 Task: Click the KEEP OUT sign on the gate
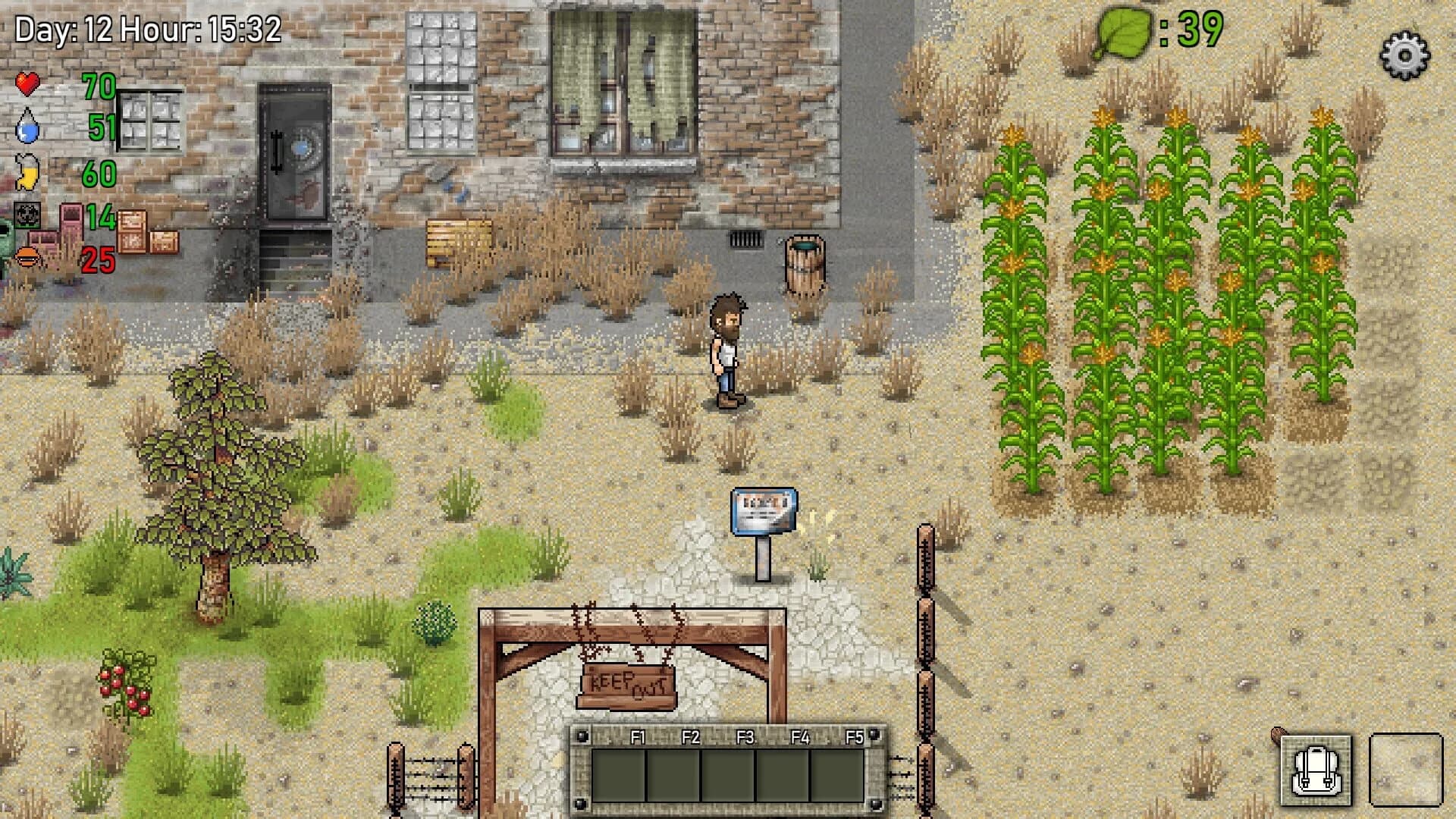coord(628,686)
